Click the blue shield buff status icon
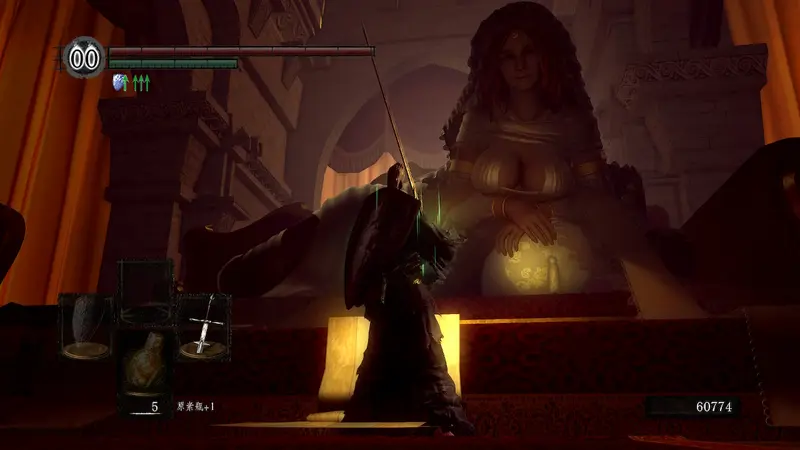800x450 pixels. click(x=122, y=83)
